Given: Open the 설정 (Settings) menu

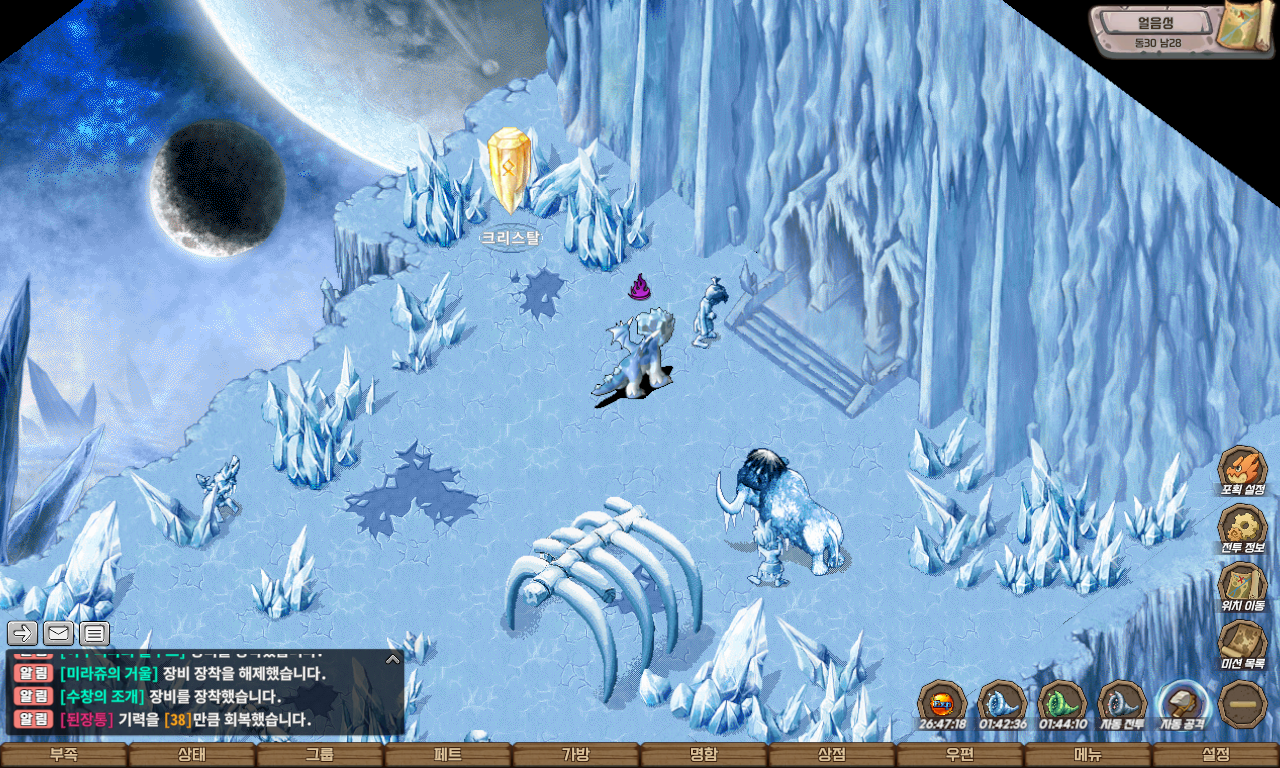Looking at the screenshot, I should (x=1216, y=755).
